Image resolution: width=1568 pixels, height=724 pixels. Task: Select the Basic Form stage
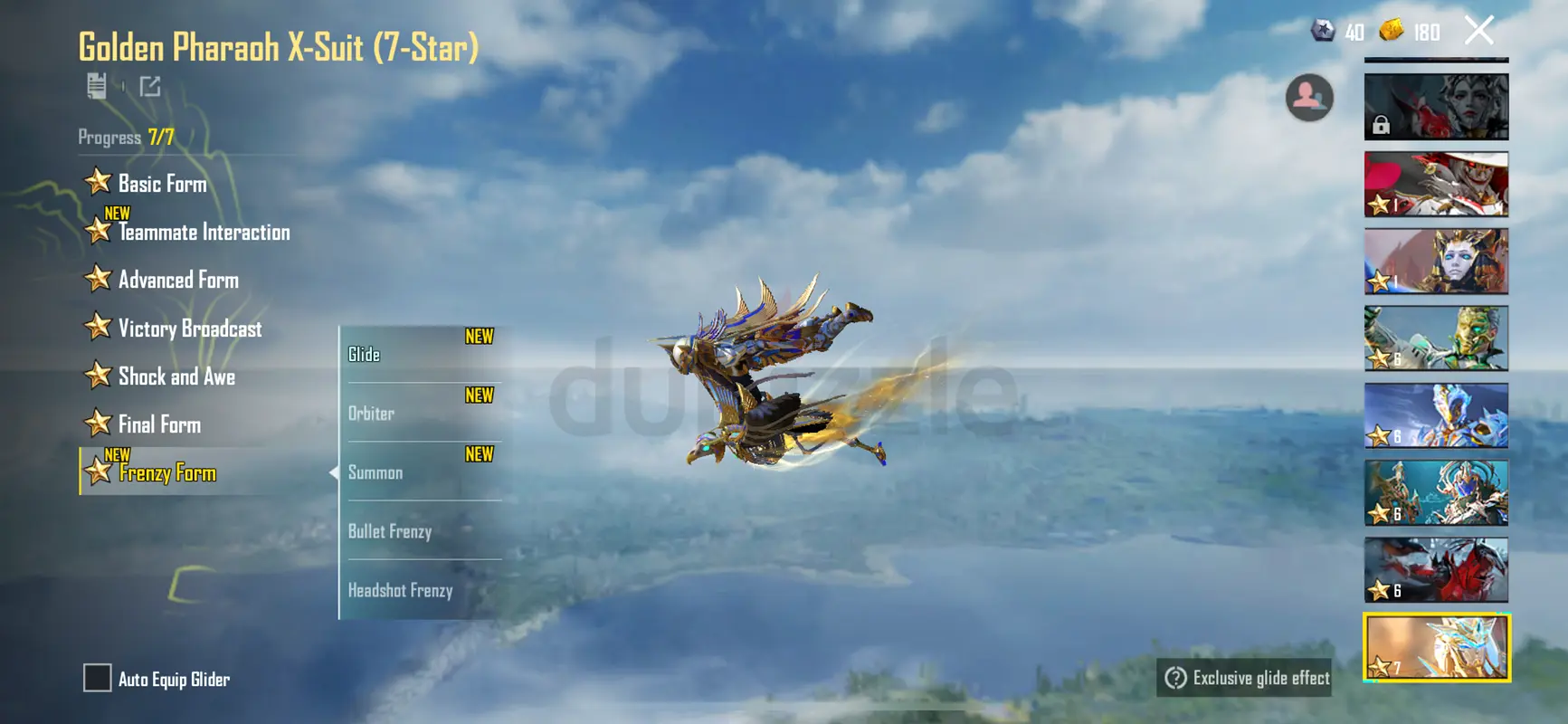point(162,184)
